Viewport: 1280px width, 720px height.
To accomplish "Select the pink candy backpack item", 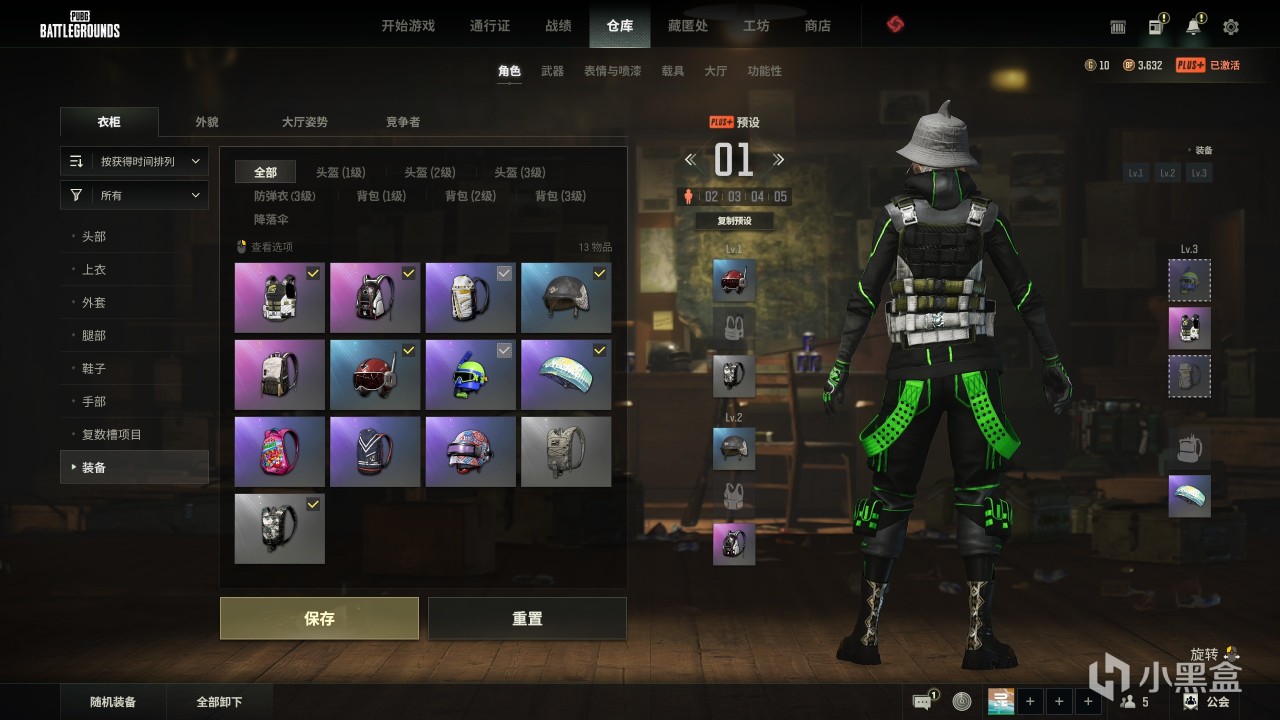I will click(280, 452).
